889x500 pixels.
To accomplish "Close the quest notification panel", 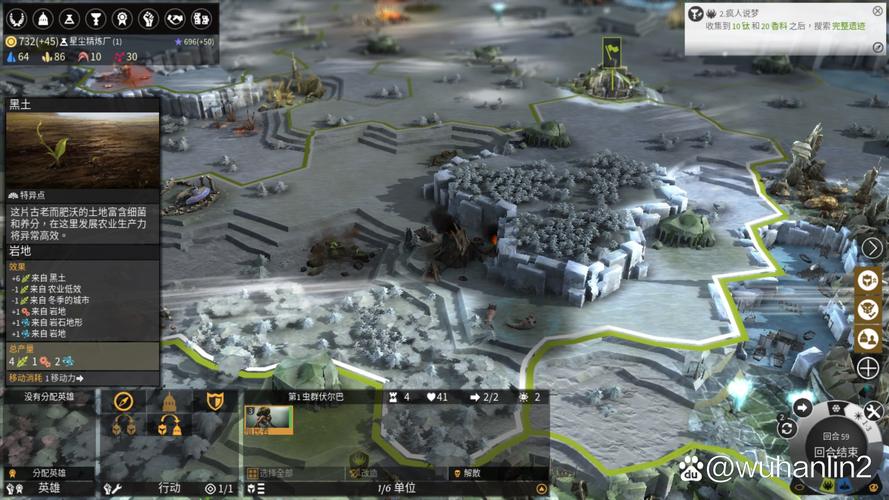I will coord(877,12).
